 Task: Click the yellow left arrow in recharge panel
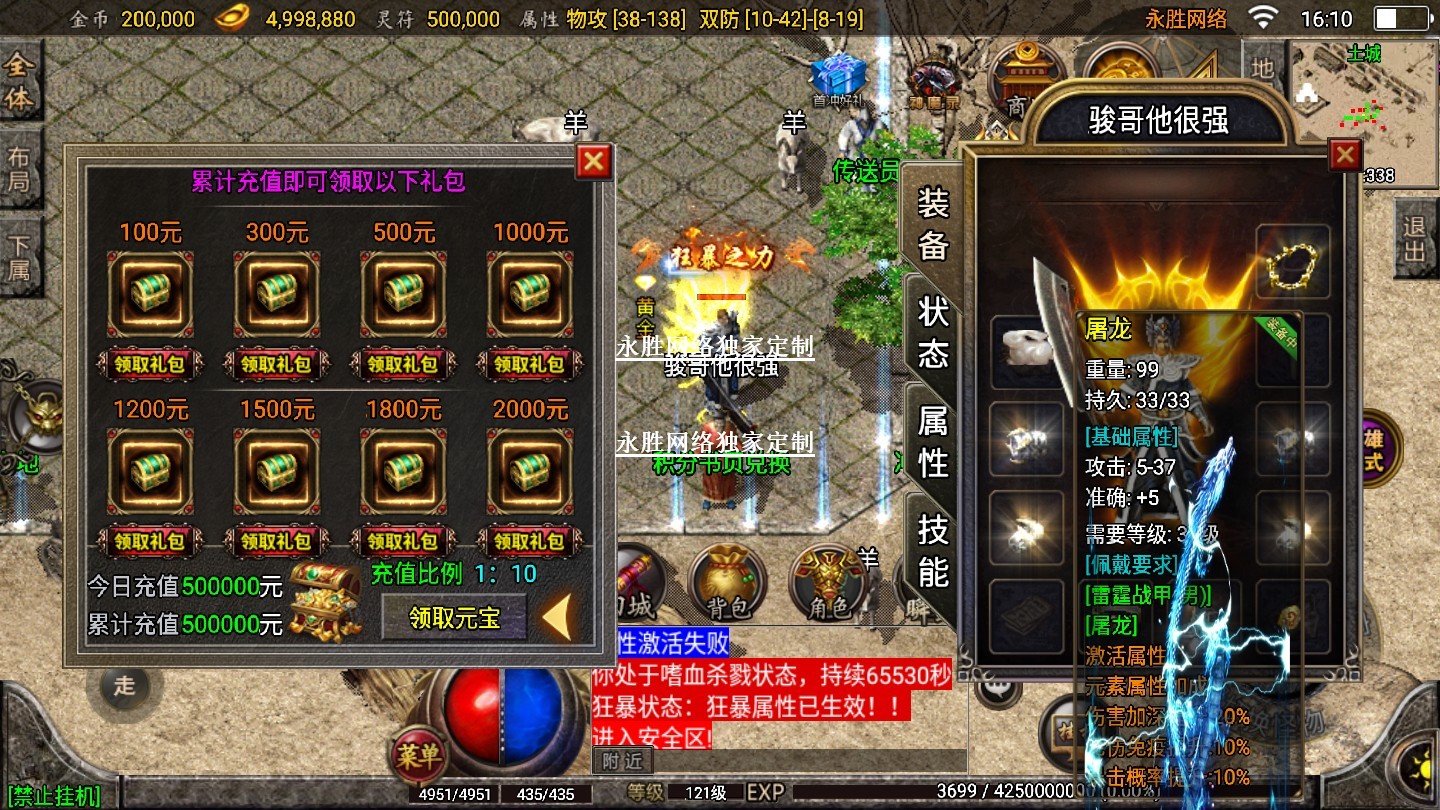tap(556, 616)
